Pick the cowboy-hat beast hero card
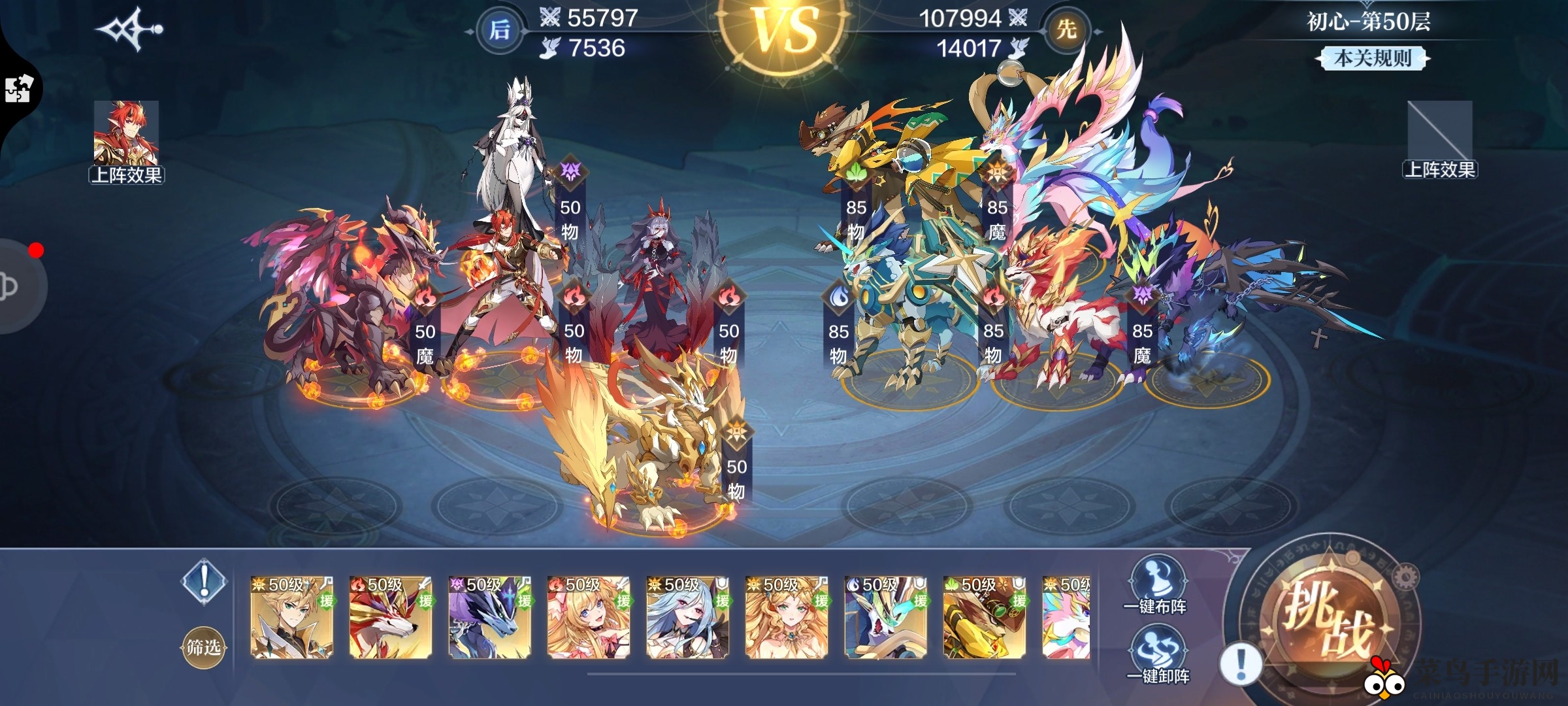 coord(985,617)
